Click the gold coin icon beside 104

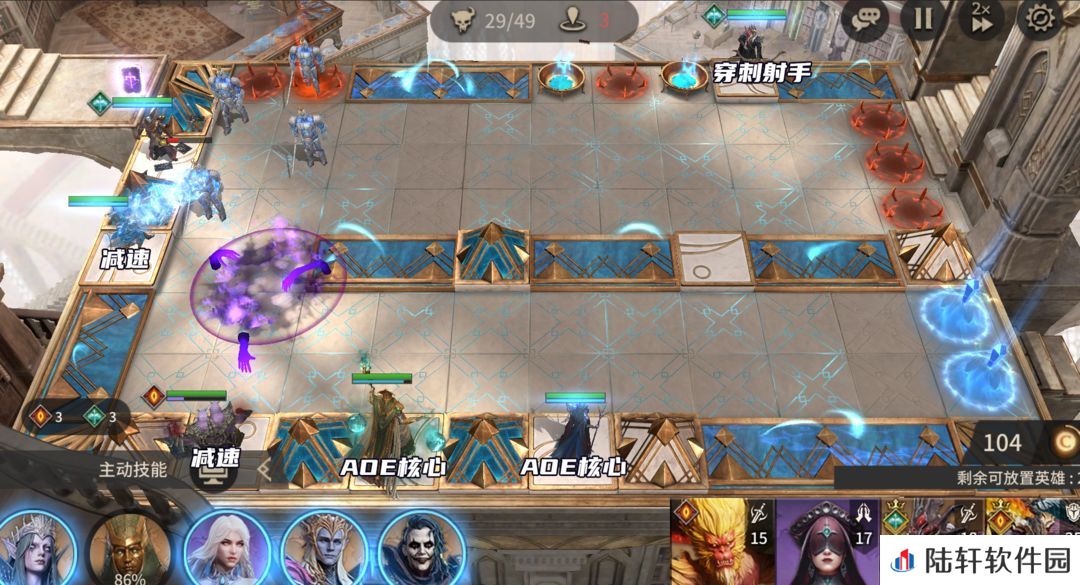[1062, 442]
